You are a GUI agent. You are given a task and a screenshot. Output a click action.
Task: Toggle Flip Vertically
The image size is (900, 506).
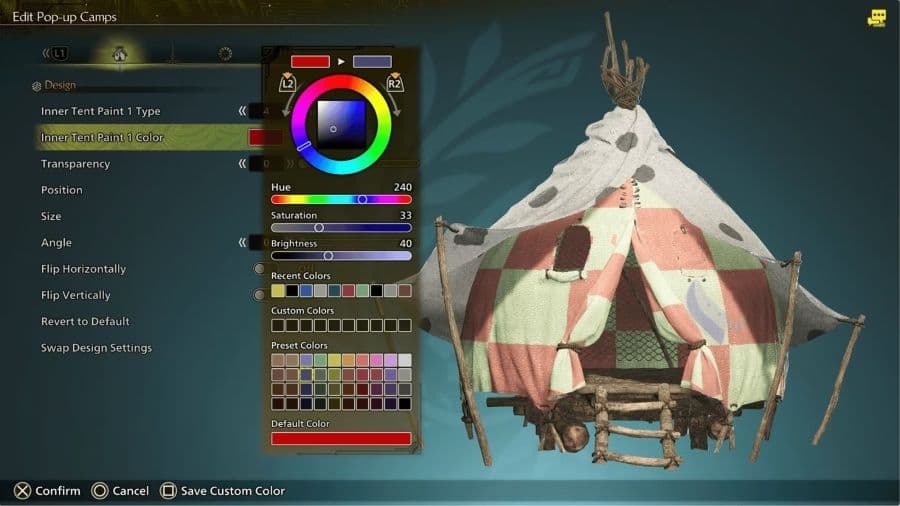(75, 295)
